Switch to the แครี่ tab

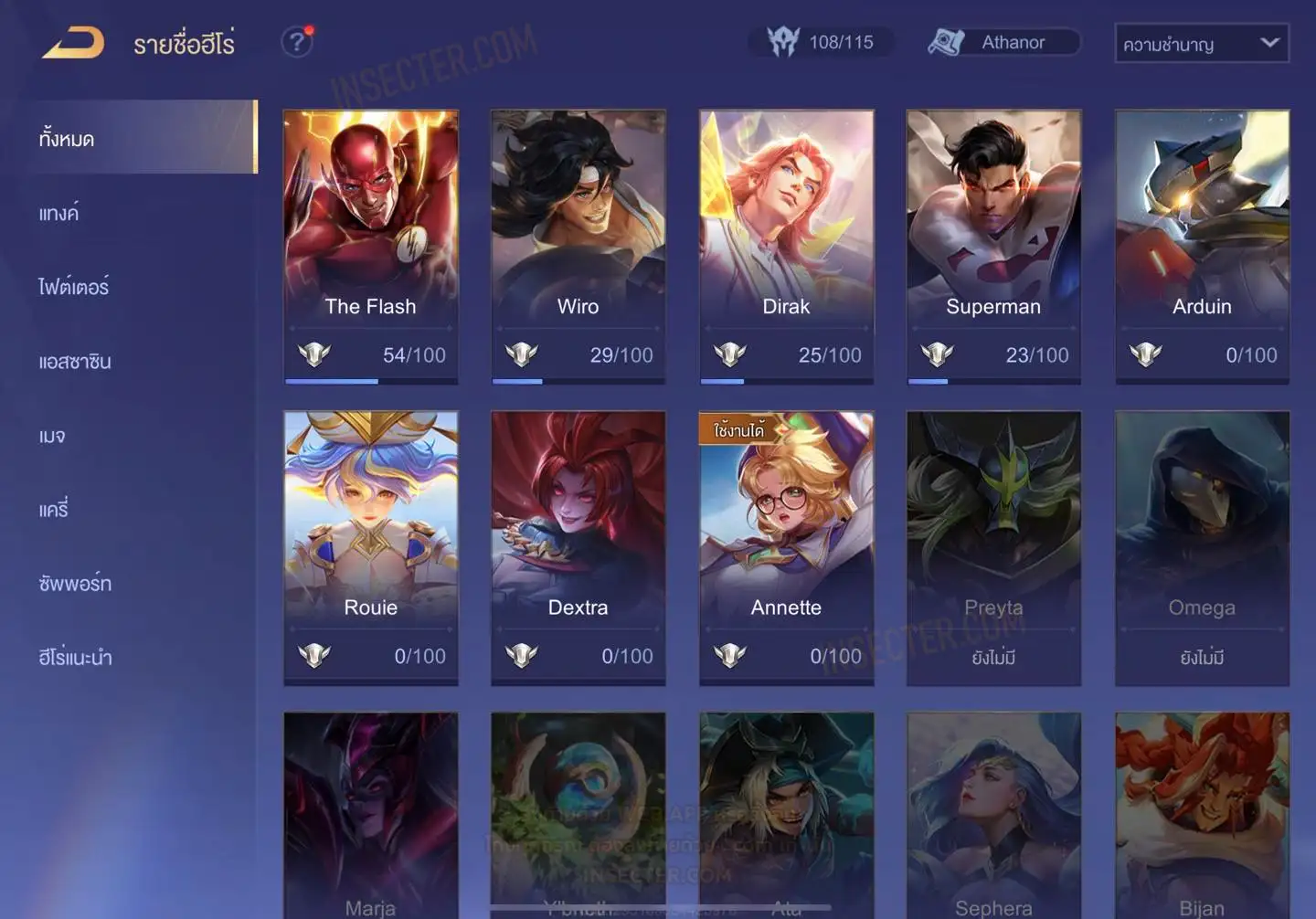(54, 510)
